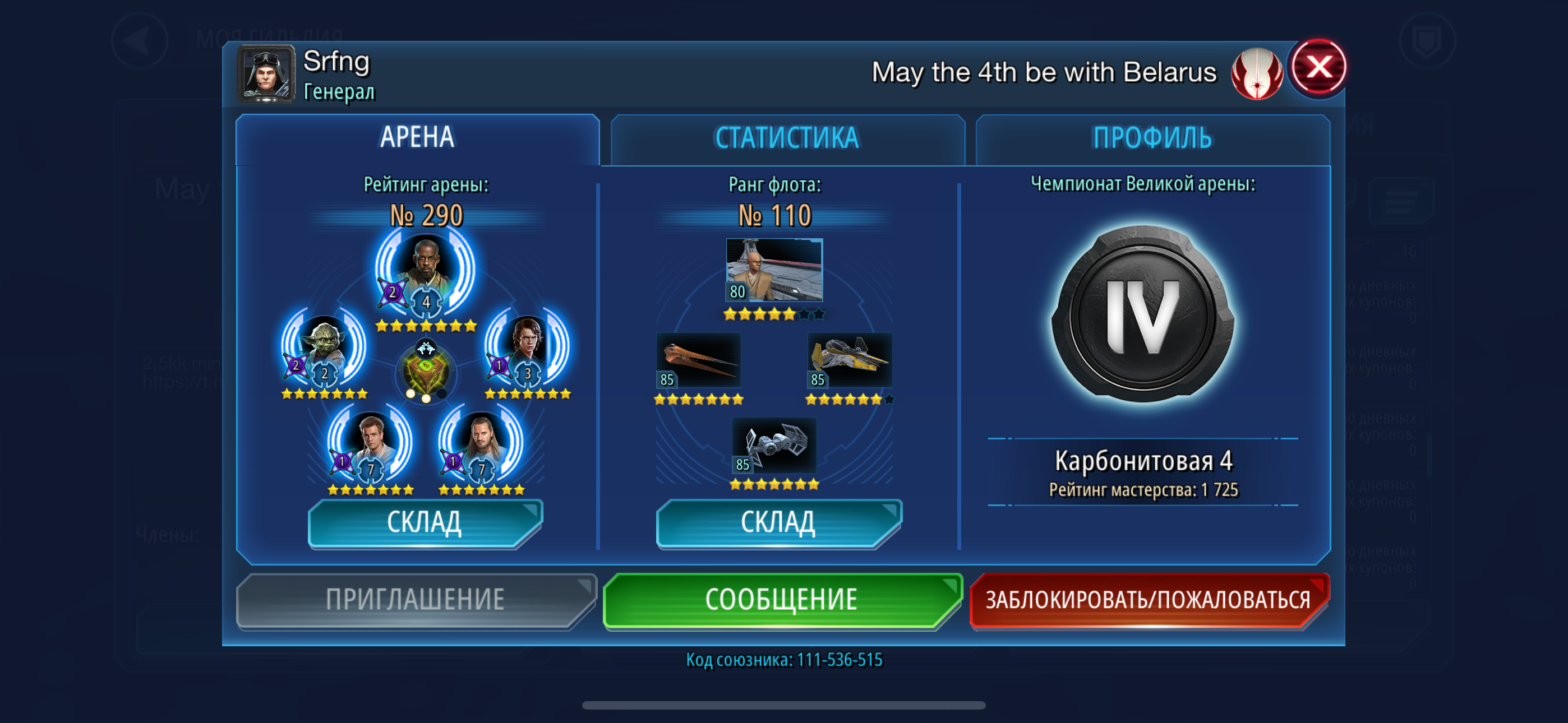The width and height of the screenshot is (1568, 723).
Task: Click the greyed ПРИГЛАШЕНИЕ button
Action: coord(415,600)
